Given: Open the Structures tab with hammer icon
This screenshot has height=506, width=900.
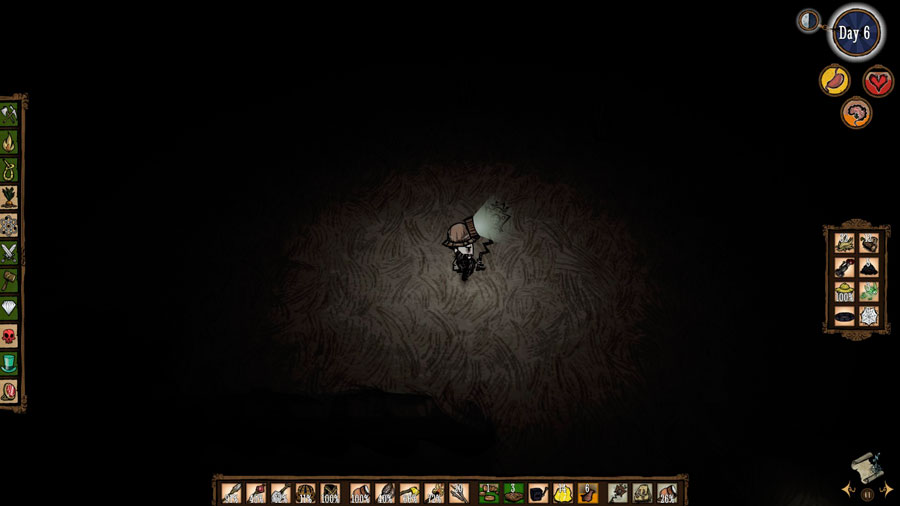Looking at the screenshot, I should [x=10, y=280].
